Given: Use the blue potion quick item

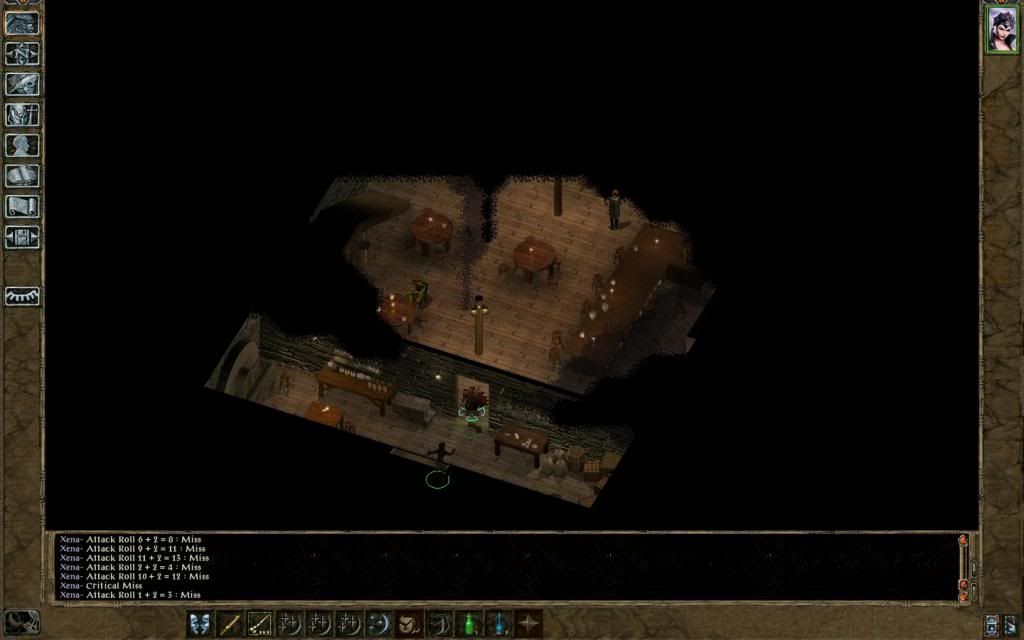Looking at the screenshot, I should click(x=498, y=624).
